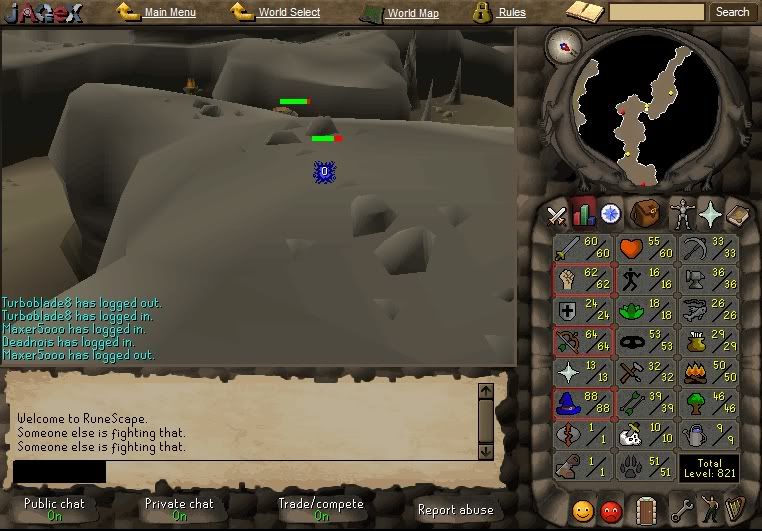This screenshot has width=762, height=531.
Task: Click the Report abuse button
Action: click(x=455, y=510)
